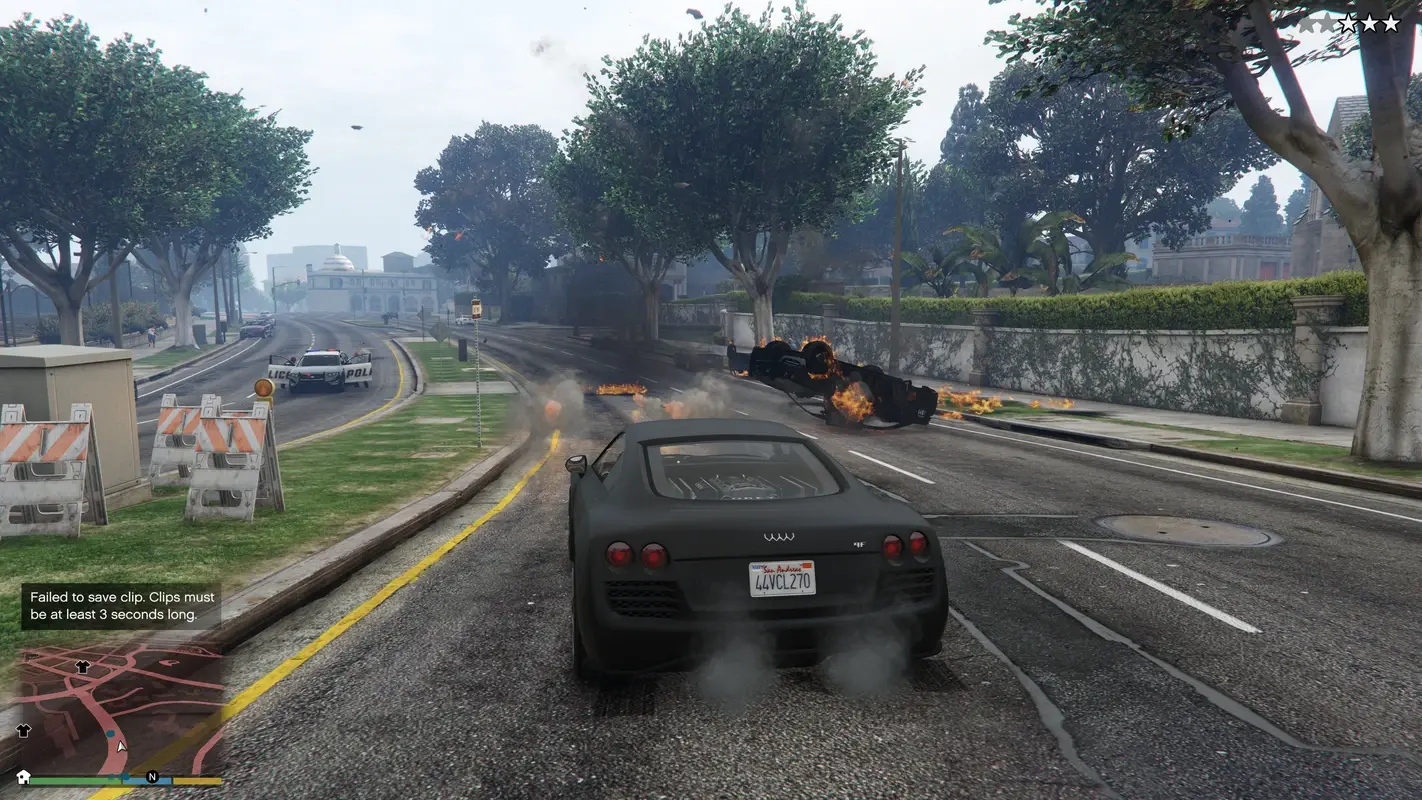Screen dimensions: 1422x800
Task: Click the t-shirt clothing store icon on the minimap
Action: pyautogui.click(x=82, y=666)
